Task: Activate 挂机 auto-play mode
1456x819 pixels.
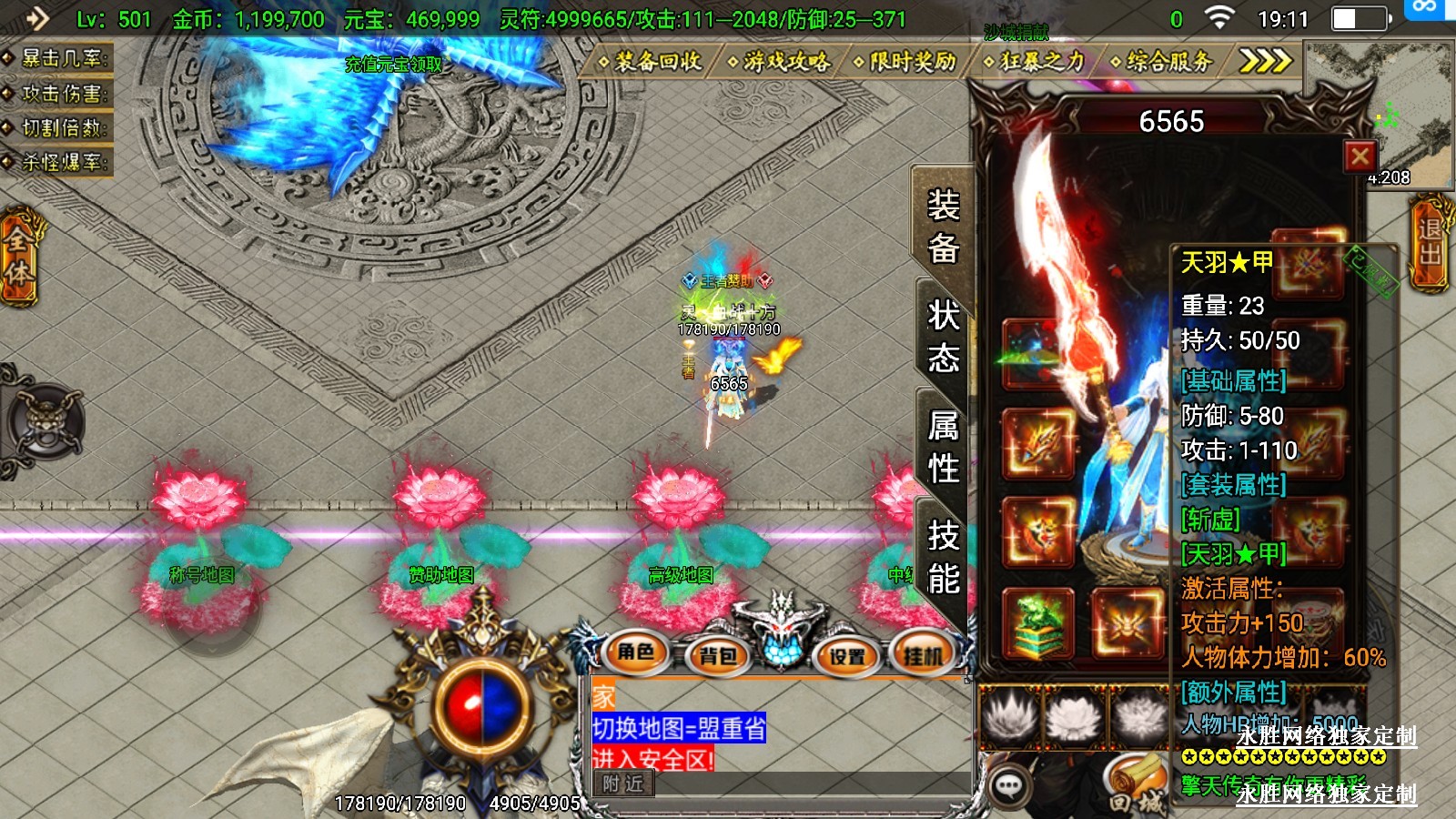Action: 923,655
